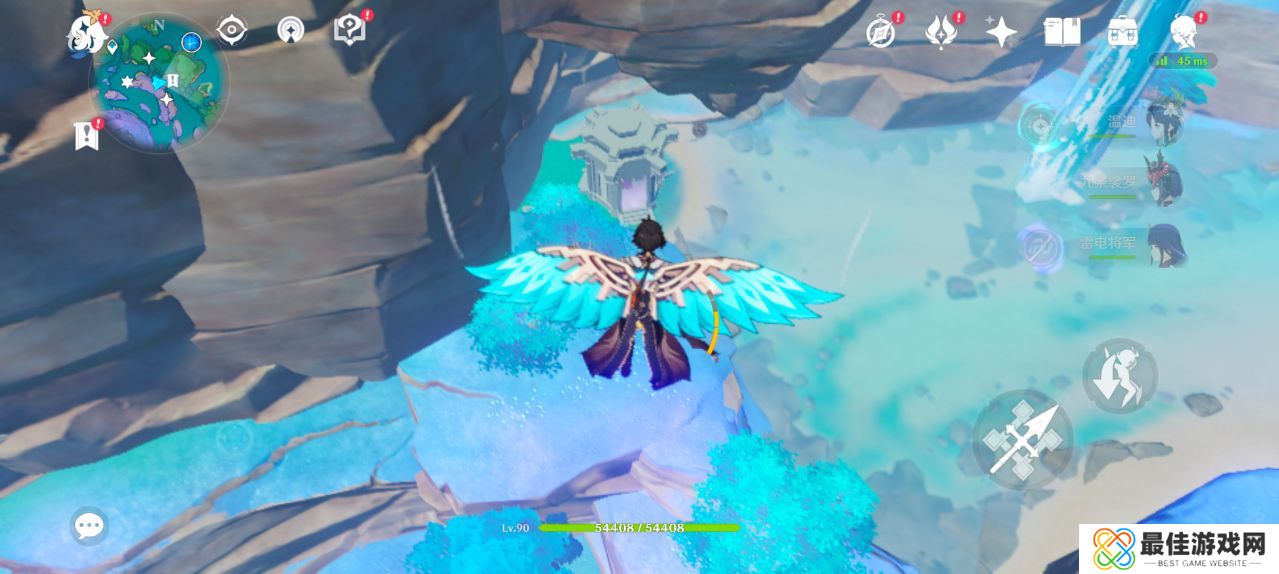The width and height of the screenshot is (1279, 574).
Task: Open the circular minimap
Action: tap(160, 83)
